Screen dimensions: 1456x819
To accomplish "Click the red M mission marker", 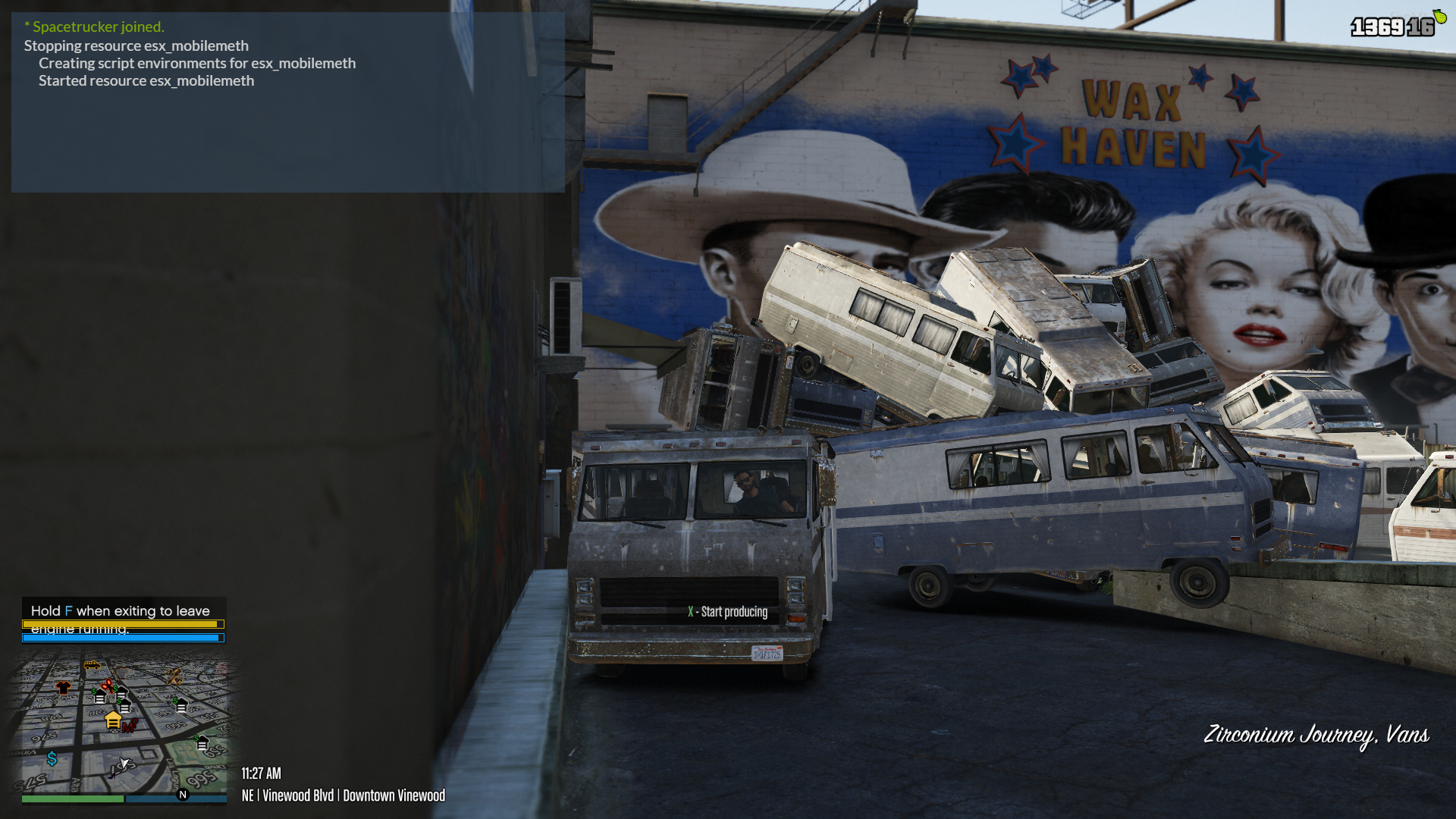I will tap(129, 726).
